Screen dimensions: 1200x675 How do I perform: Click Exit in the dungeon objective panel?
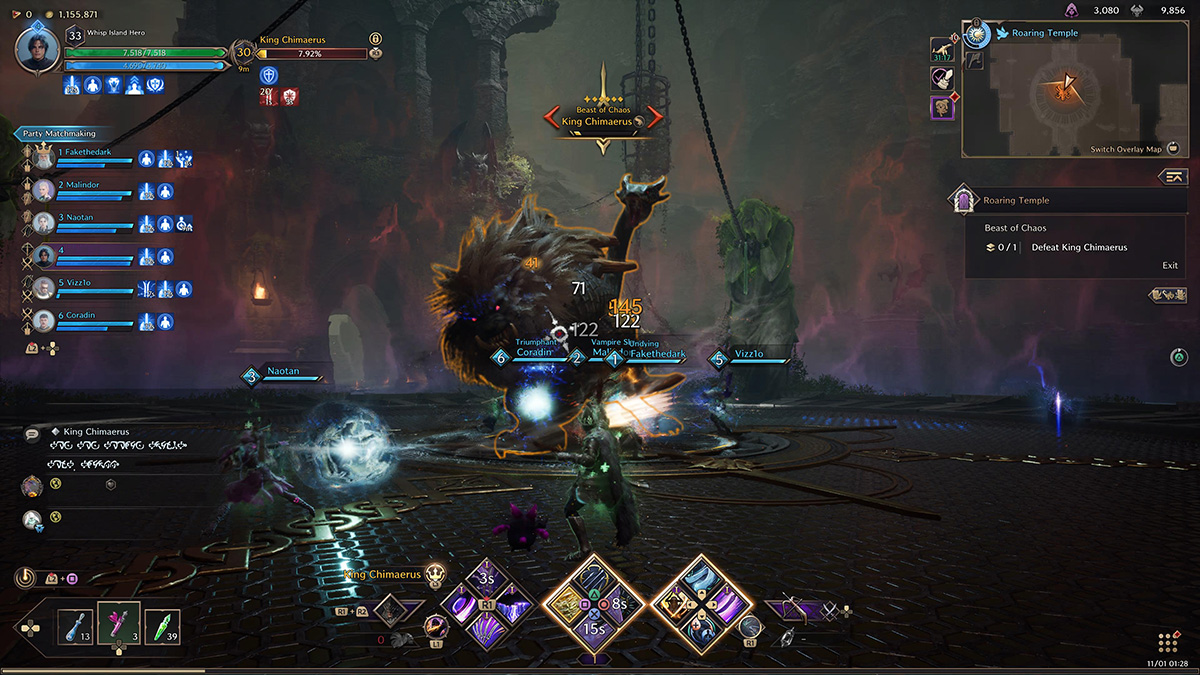(1169, 265)
